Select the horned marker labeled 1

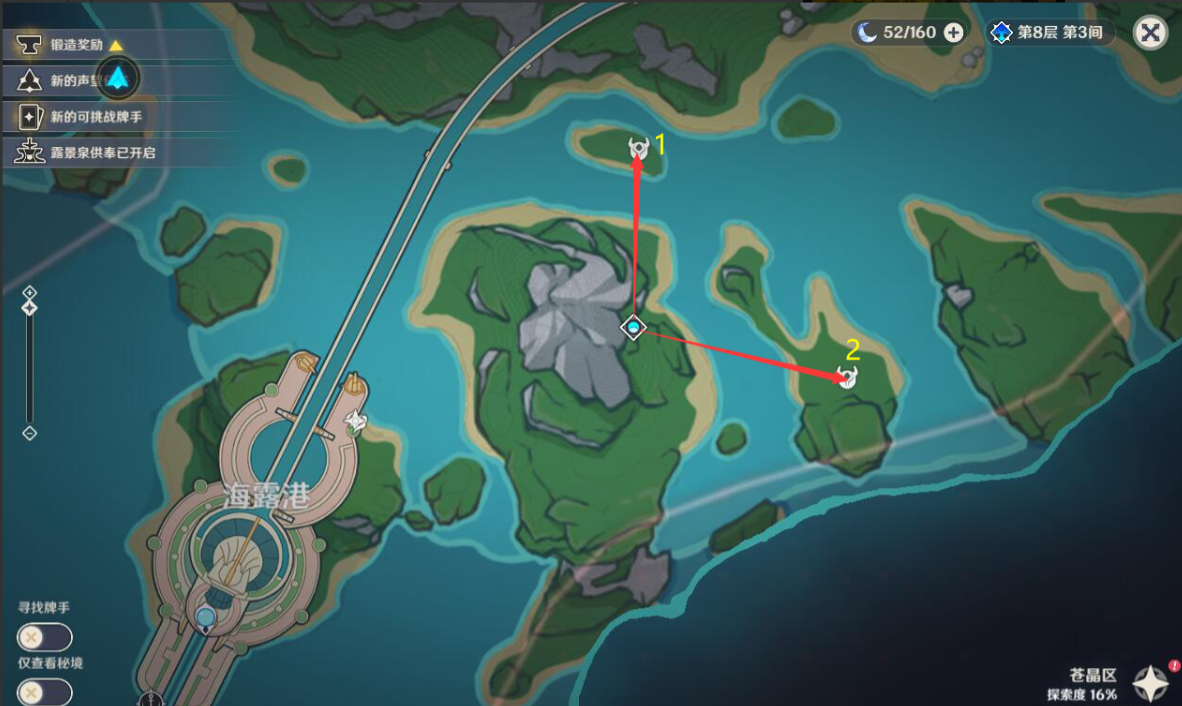[x=638, y=150]
